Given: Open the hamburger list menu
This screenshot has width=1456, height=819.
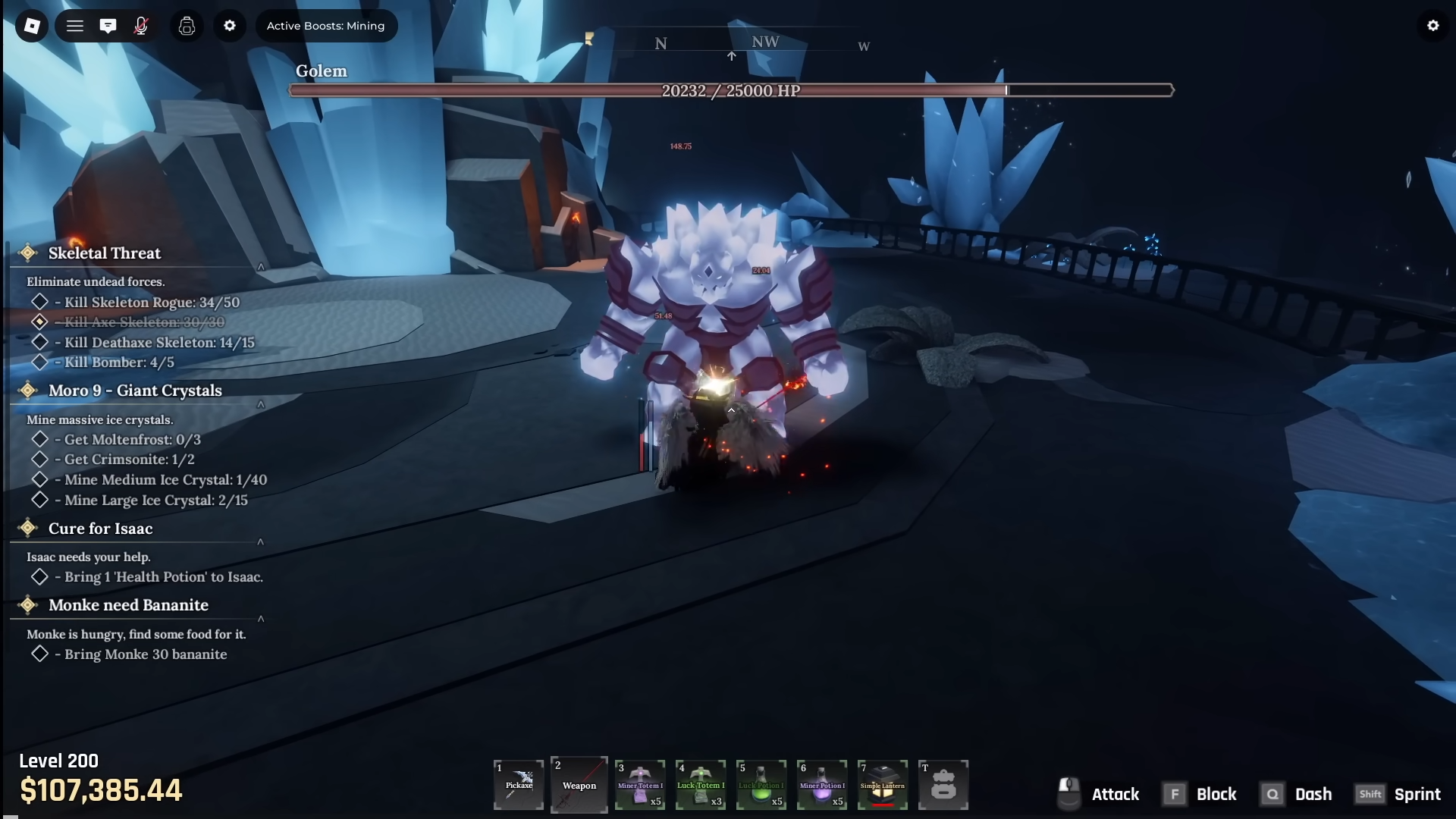Looking at the screenshot, I should point(74,26).
